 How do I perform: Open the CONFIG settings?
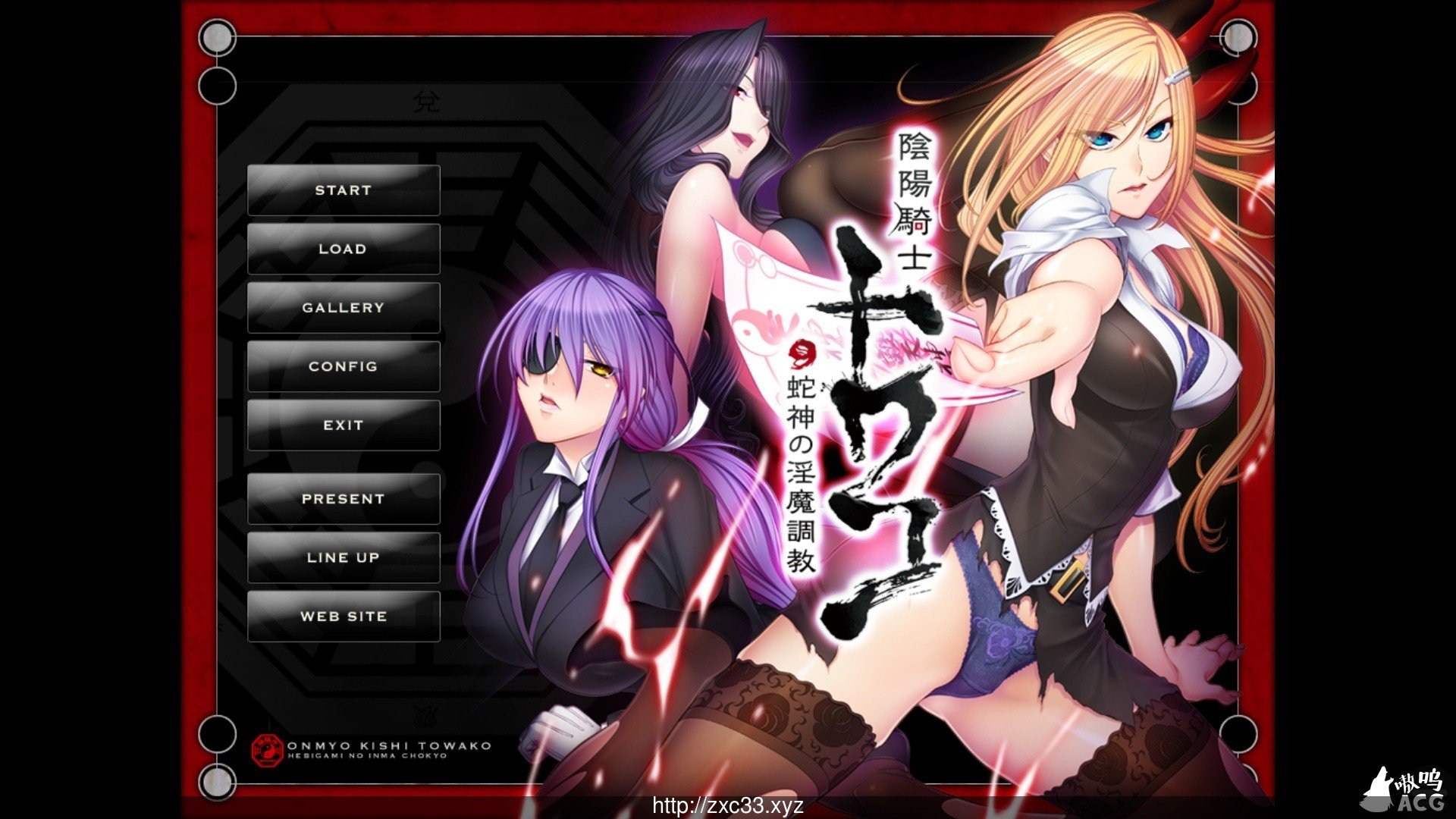[x=344, y=366]
